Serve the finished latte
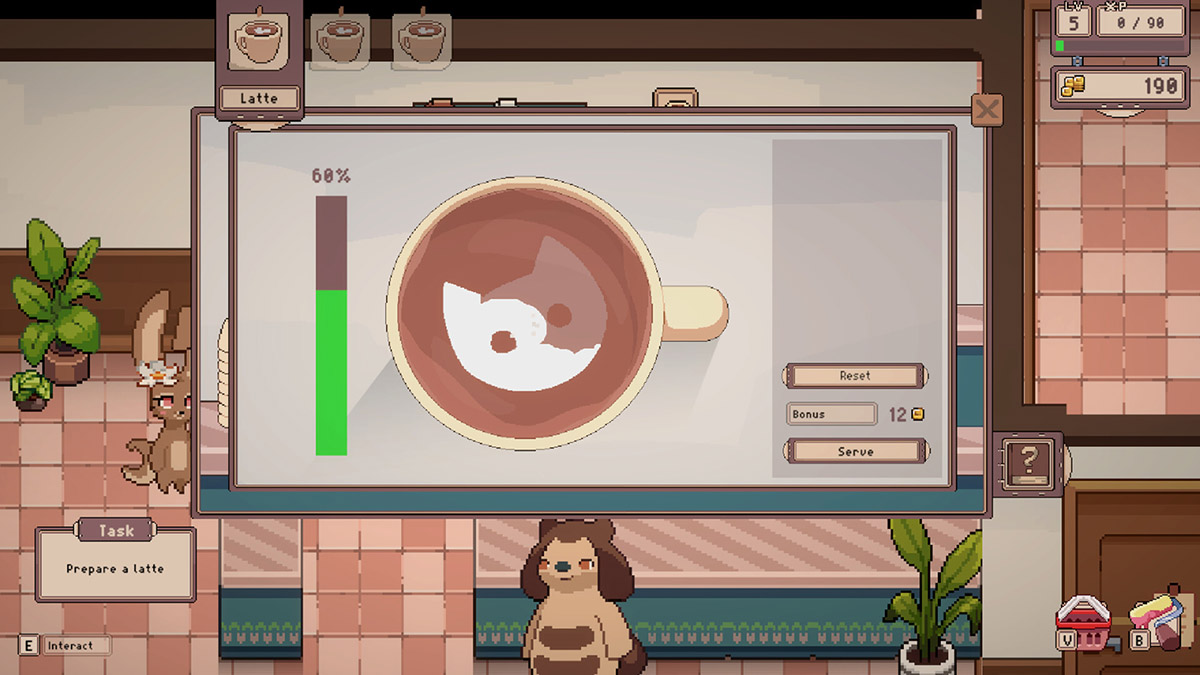Image resolution: width=1200 pixels, height=675 pixels. click(855, 451)
